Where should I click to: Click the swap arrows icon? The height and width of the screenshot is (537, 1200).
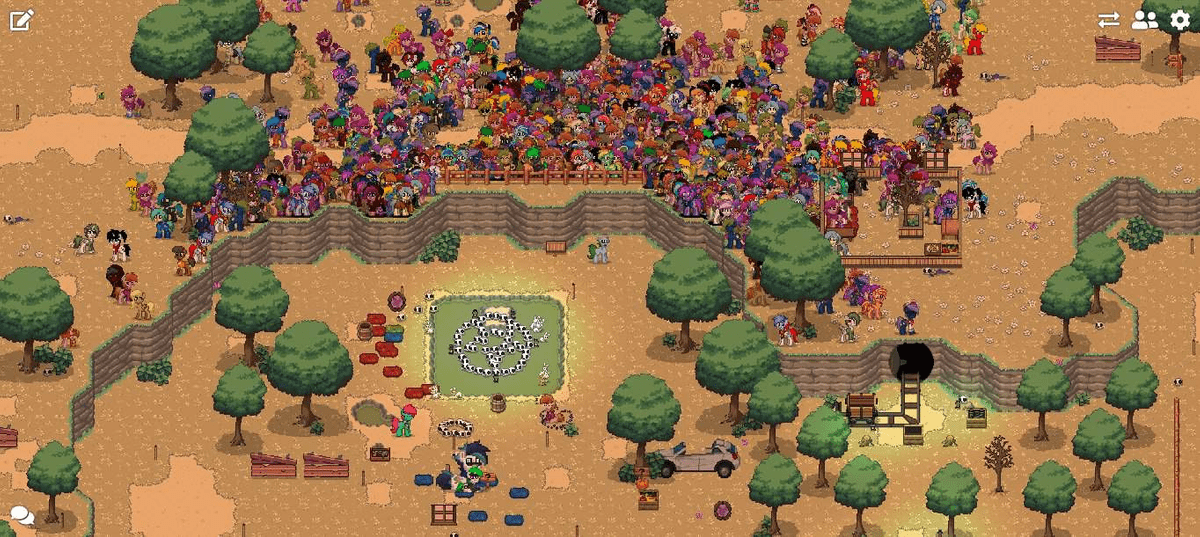(1108, 20)
